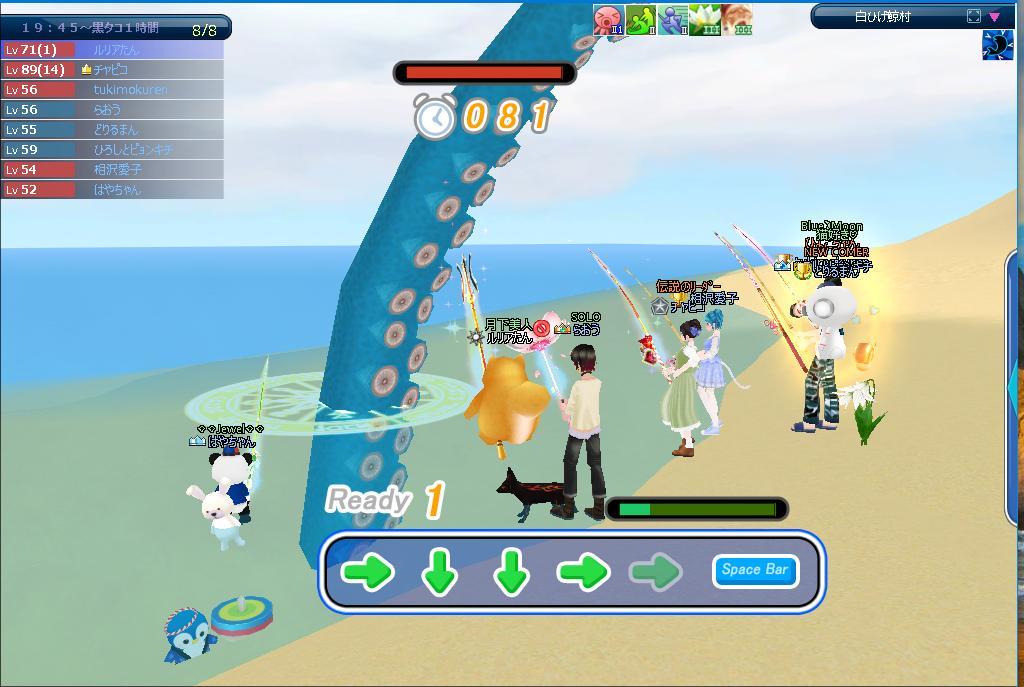Click the party title bar showing 8/8

coord(115,29)
